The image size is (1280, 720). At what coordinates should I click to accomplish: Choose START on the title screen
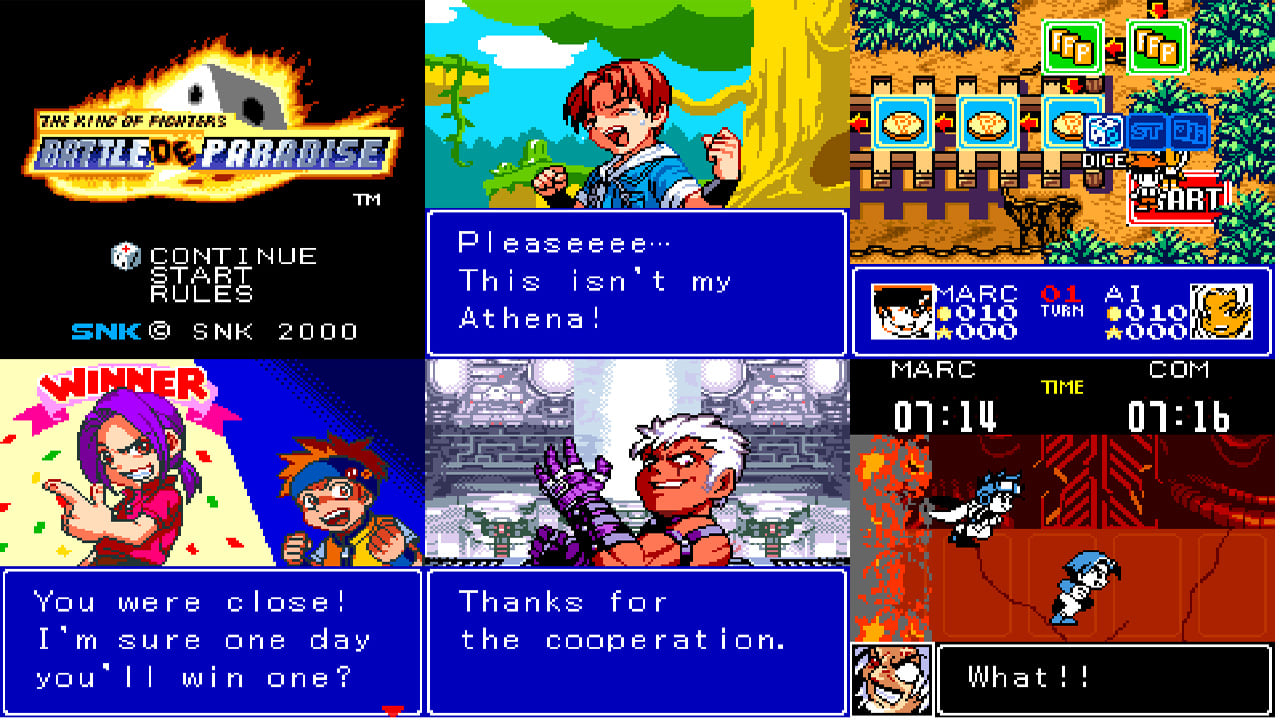click(200, 272)
